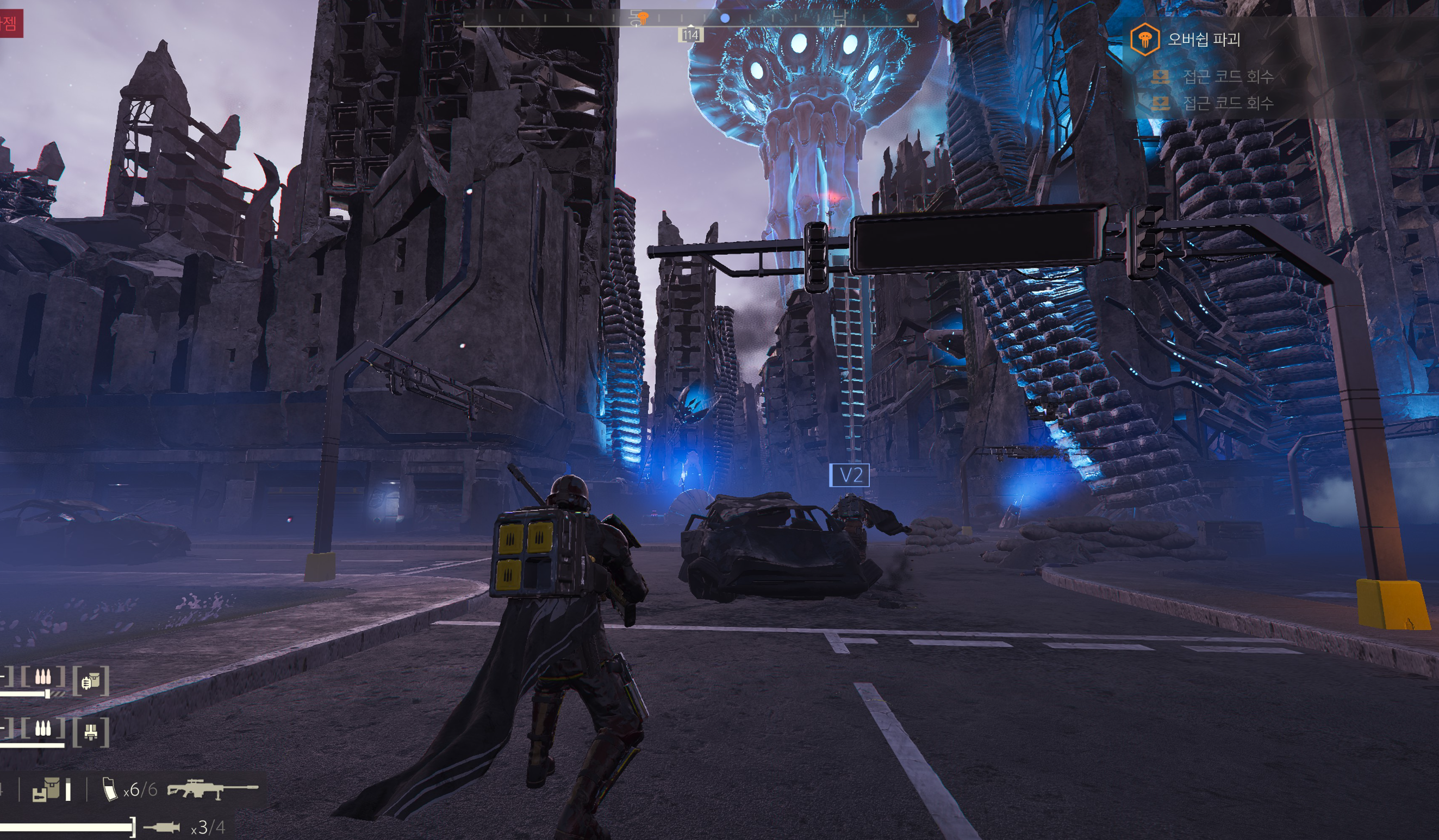Click the blue dot marker on the compass
This screenshot has height=840, width=1439.
click(x=725, y=18)
